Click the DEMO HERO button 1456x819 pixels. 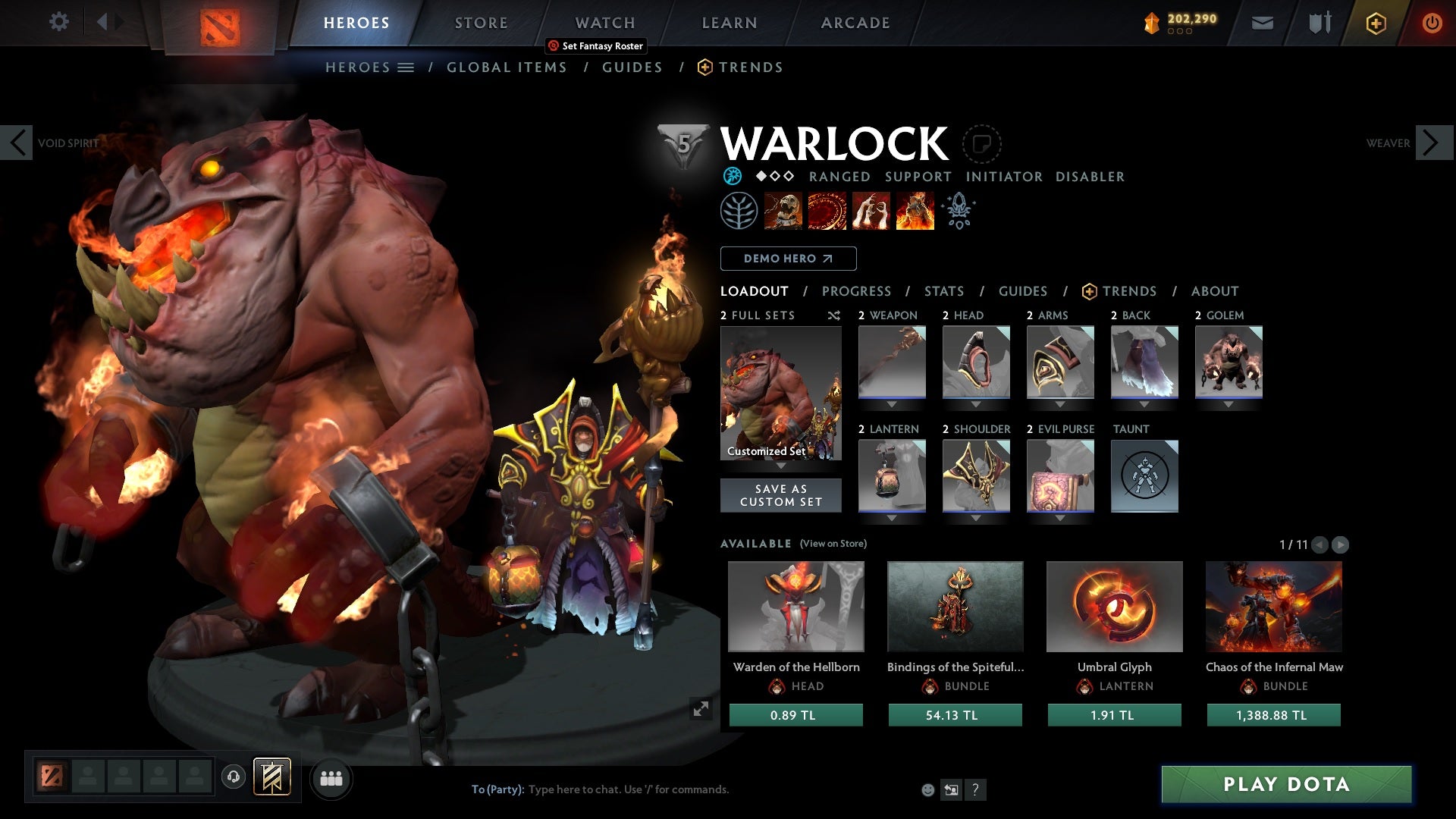click(x=788, y=259)
